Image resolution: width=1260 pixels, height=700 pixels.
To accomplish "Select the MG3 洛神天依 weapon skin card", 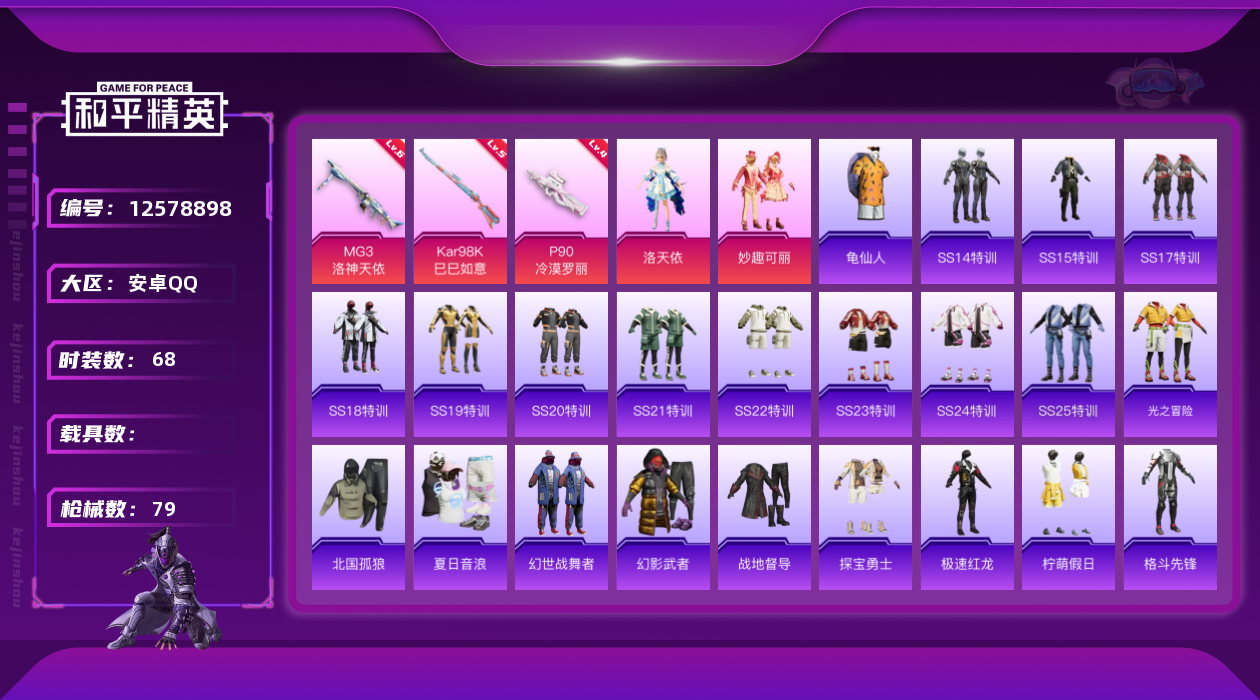I will tap(358, 211).
